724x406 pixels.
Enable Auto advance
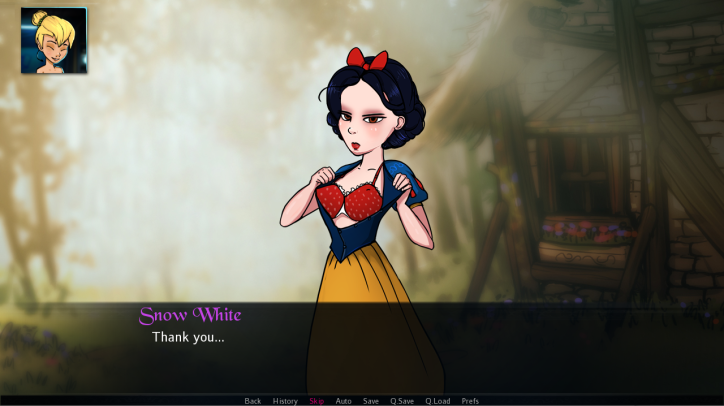[x=344, y=401]
